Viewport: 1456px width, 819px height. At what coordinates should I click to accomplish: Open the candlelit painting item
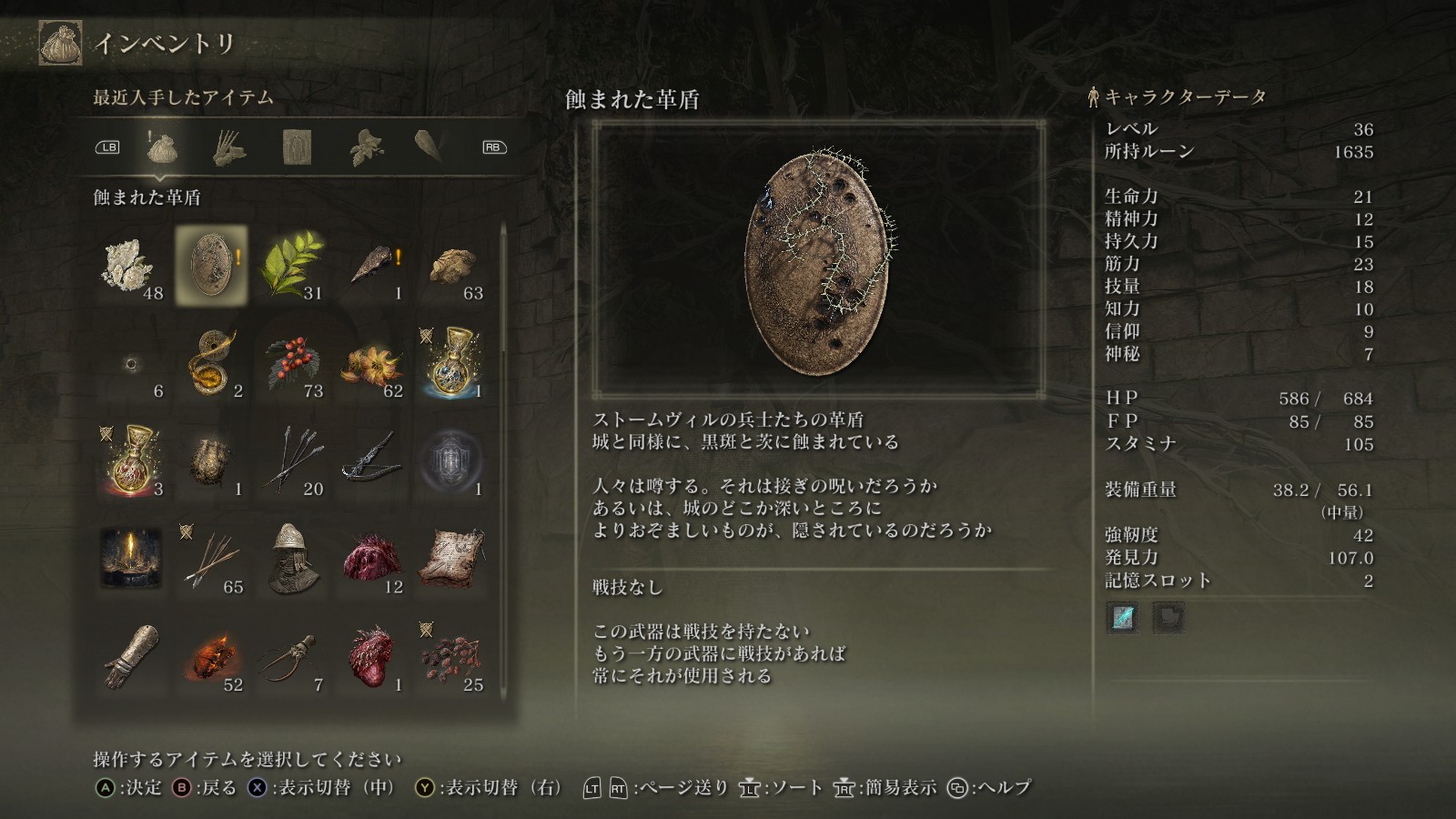pos(131,559)
